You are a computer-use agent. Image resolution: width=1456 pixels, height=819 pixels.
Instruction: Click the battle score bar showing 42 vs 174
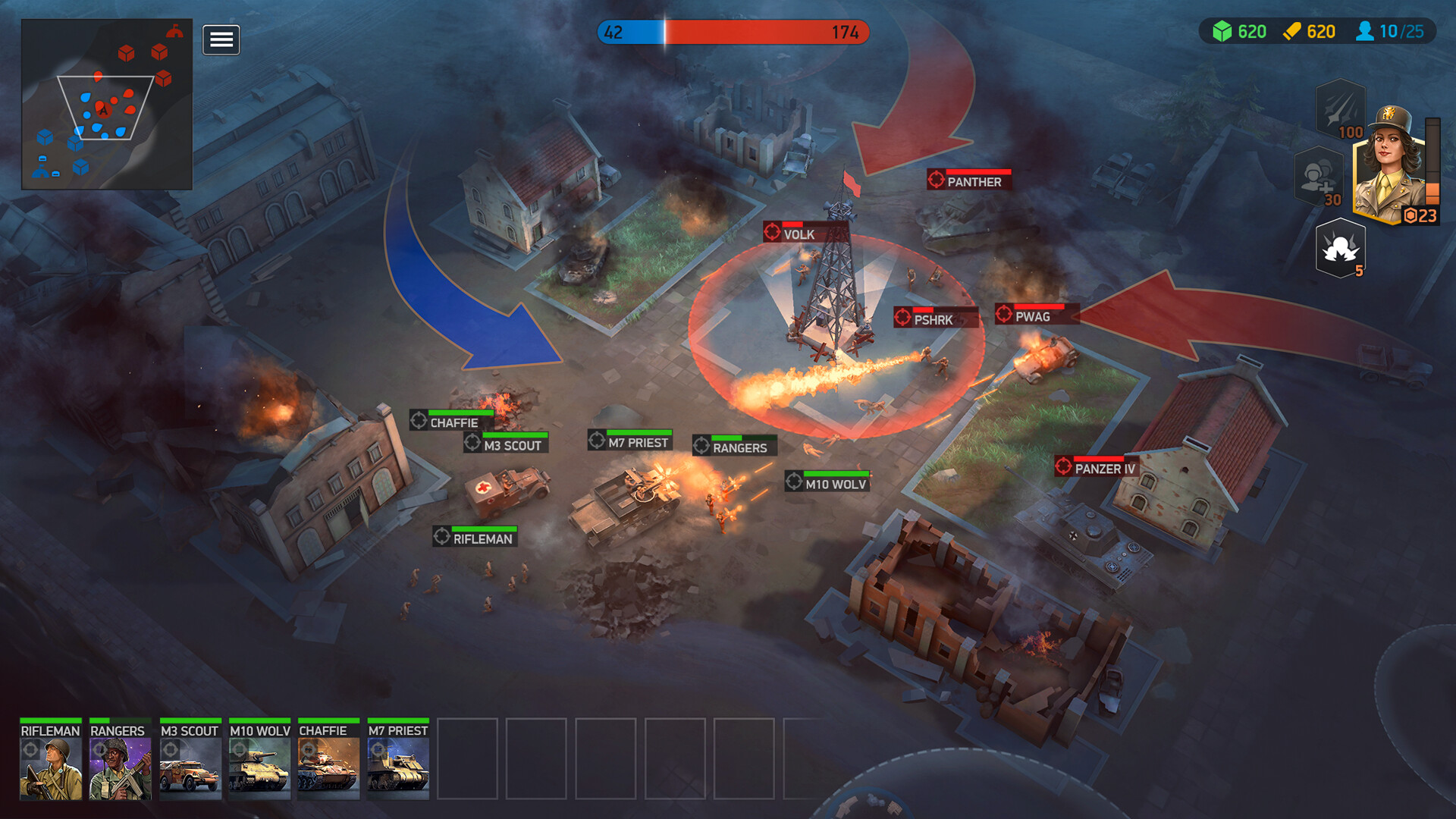pos(733,33)
